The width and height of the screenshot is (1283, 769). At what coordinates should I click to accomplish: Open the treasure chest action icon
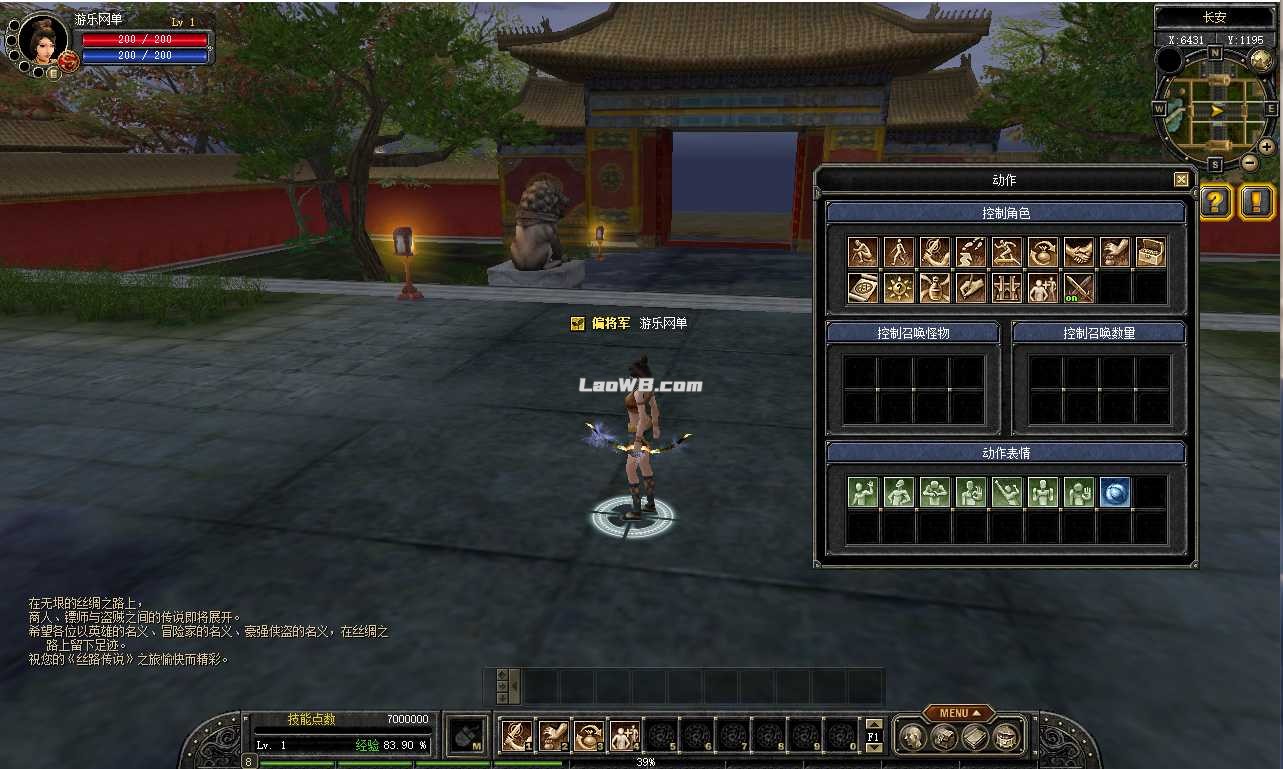click(x=1150, y=252)
